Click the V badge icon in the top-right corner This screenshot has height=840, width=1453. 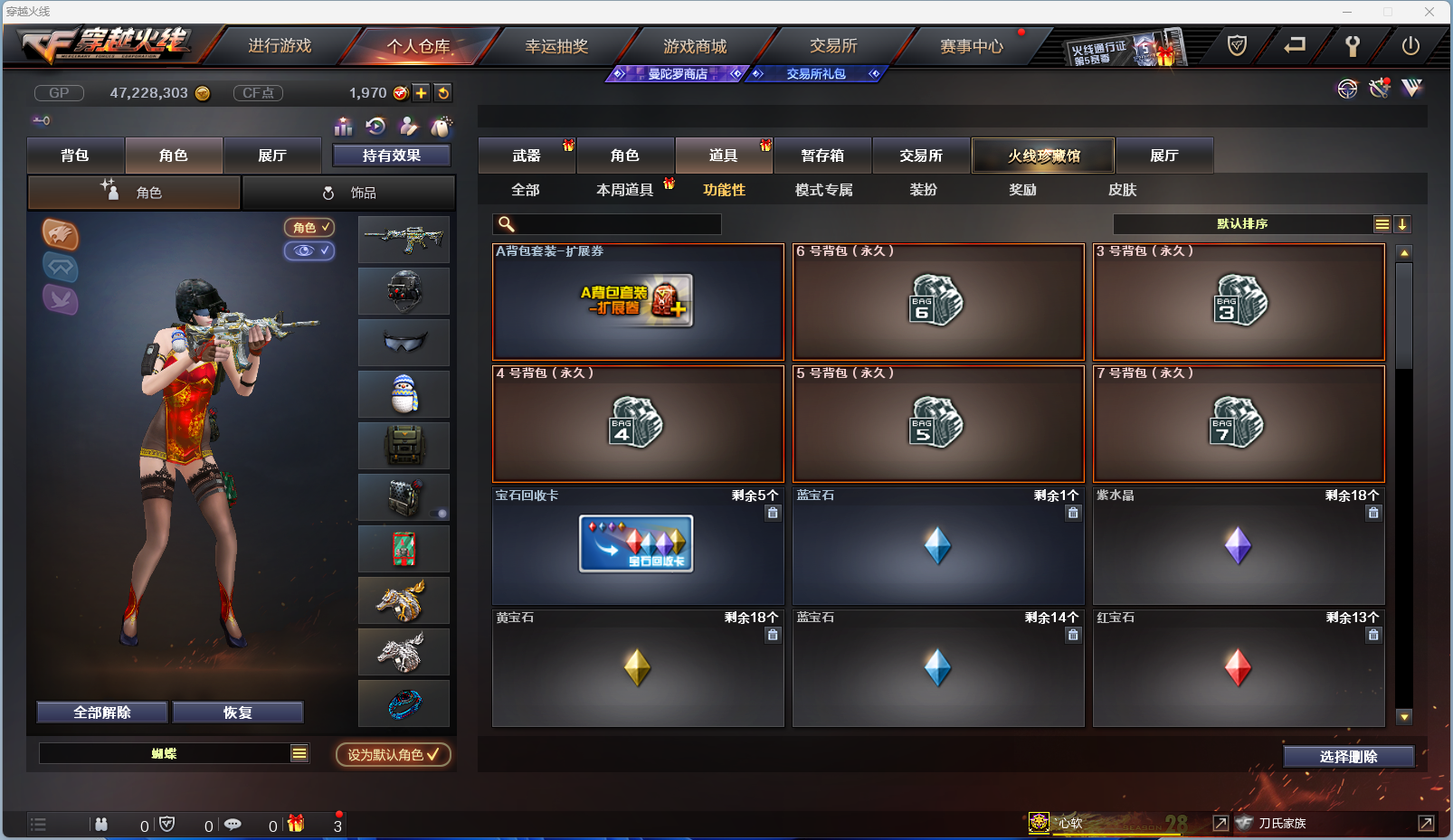coord(1411,88)
